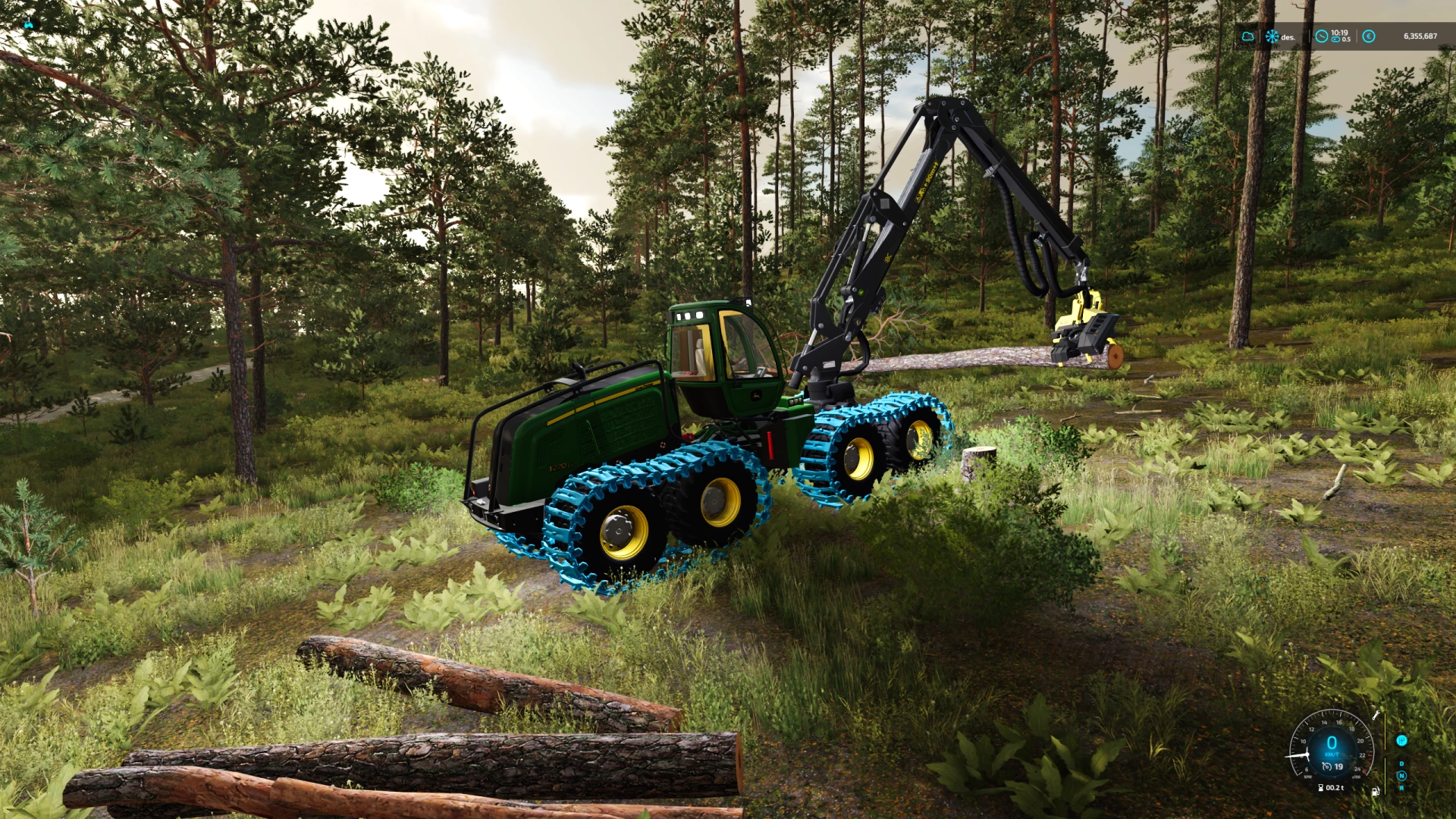Click the wrench maintenance icon

(x=1376, y=715)
